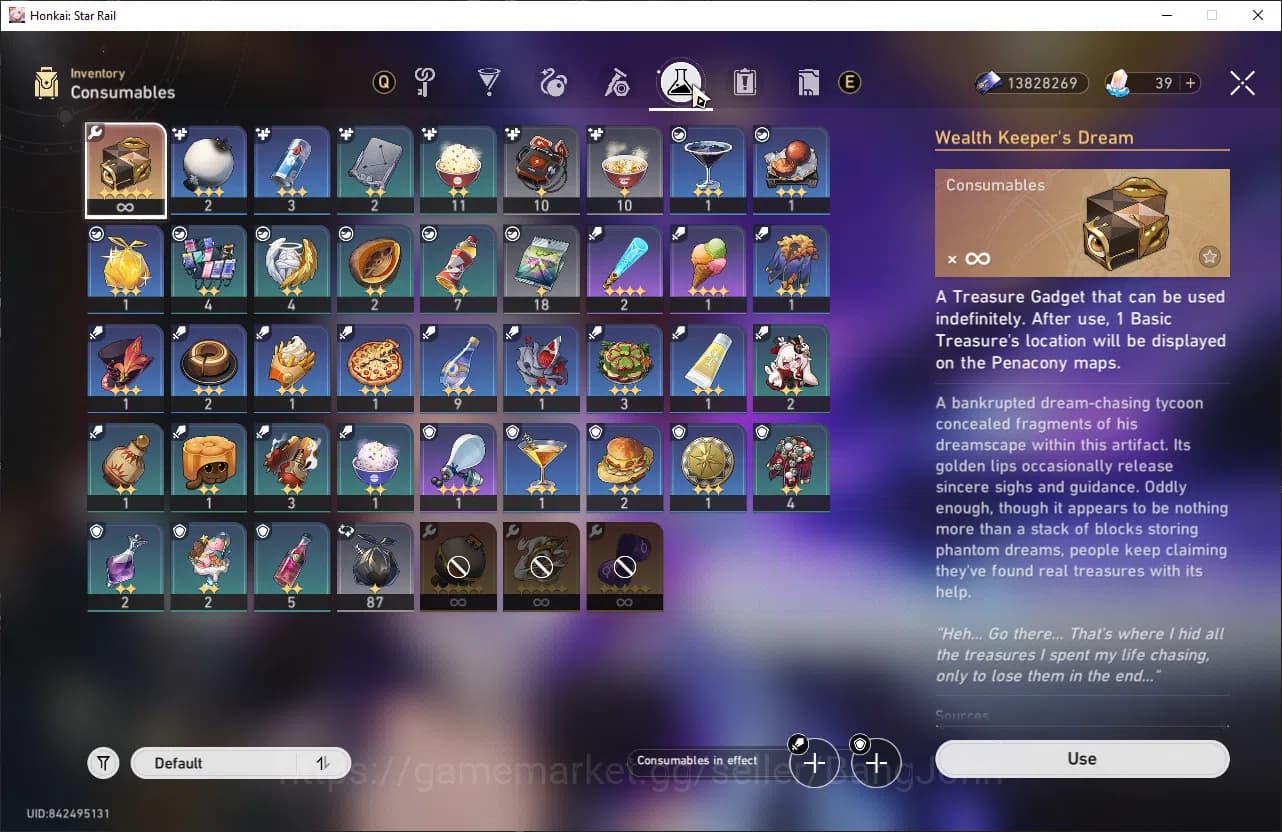
Task: Switch to the clipboard inventory tab
Action: click(x=744, y=83)
